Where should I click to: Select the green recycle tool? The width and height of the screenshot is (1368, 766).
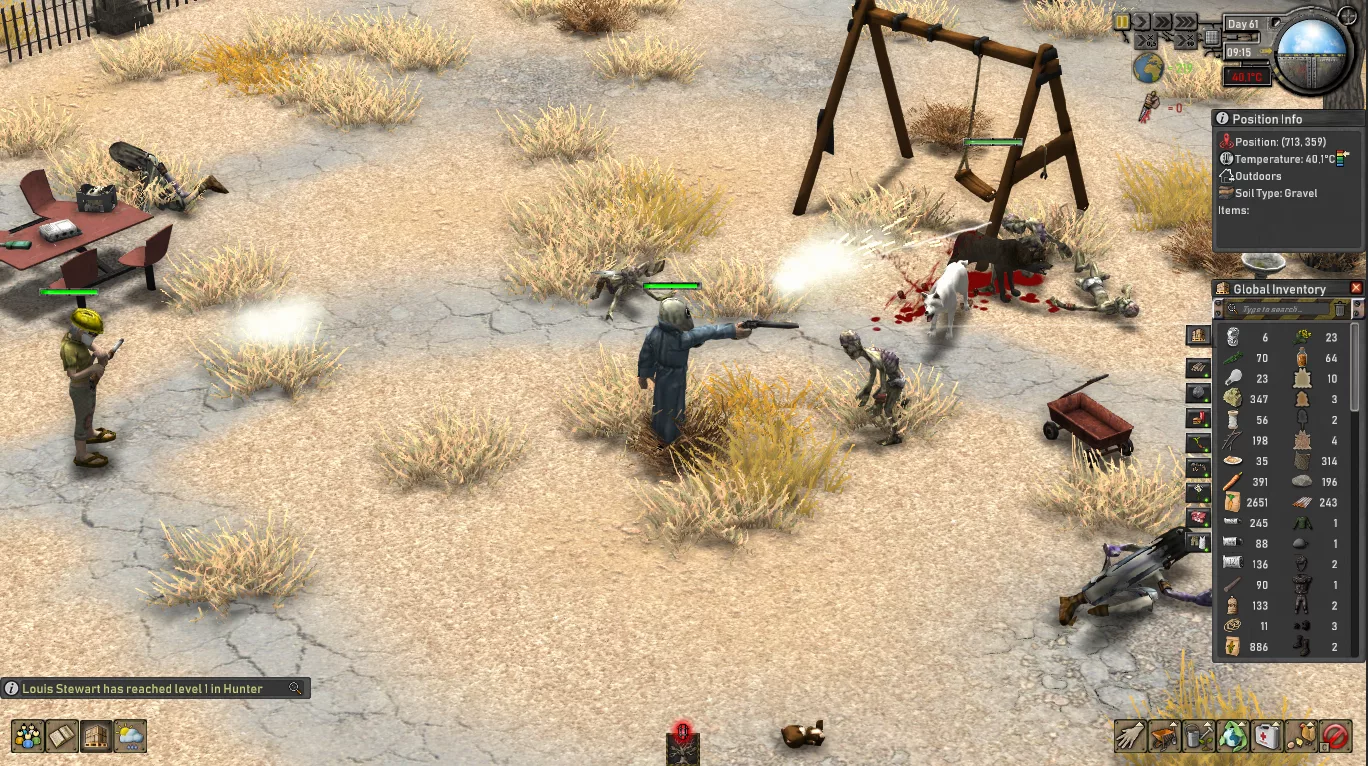pyautogui.click(x=1233, y=737)
